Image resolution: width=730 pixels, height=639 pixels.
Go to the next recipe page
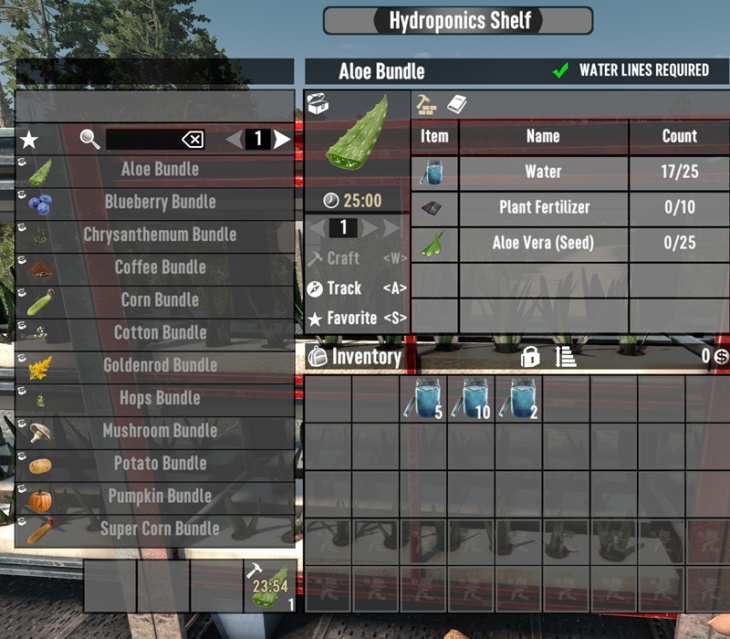click(283, 140)
